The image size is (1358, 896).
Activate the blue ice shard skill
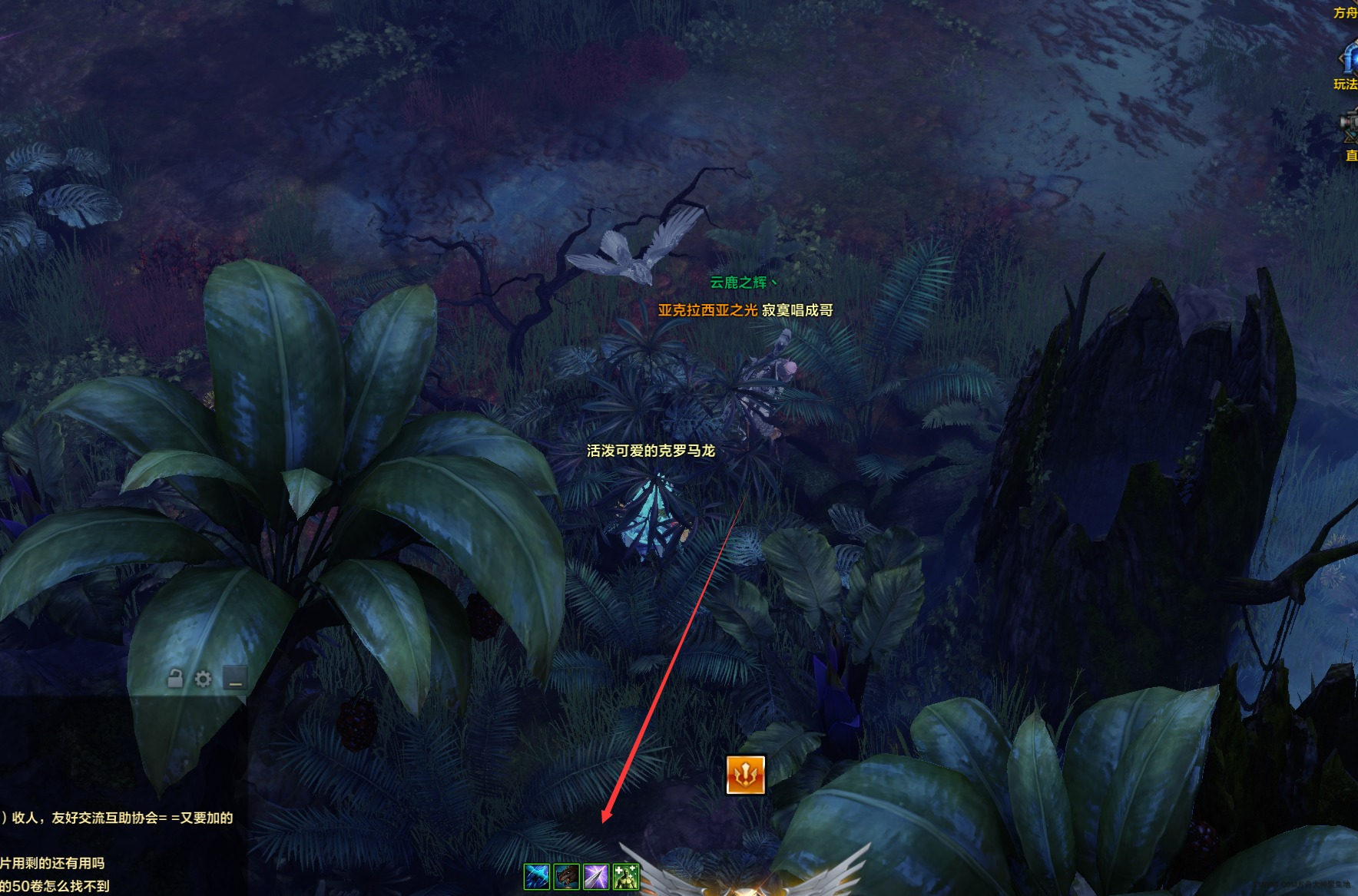coord(536,876)
